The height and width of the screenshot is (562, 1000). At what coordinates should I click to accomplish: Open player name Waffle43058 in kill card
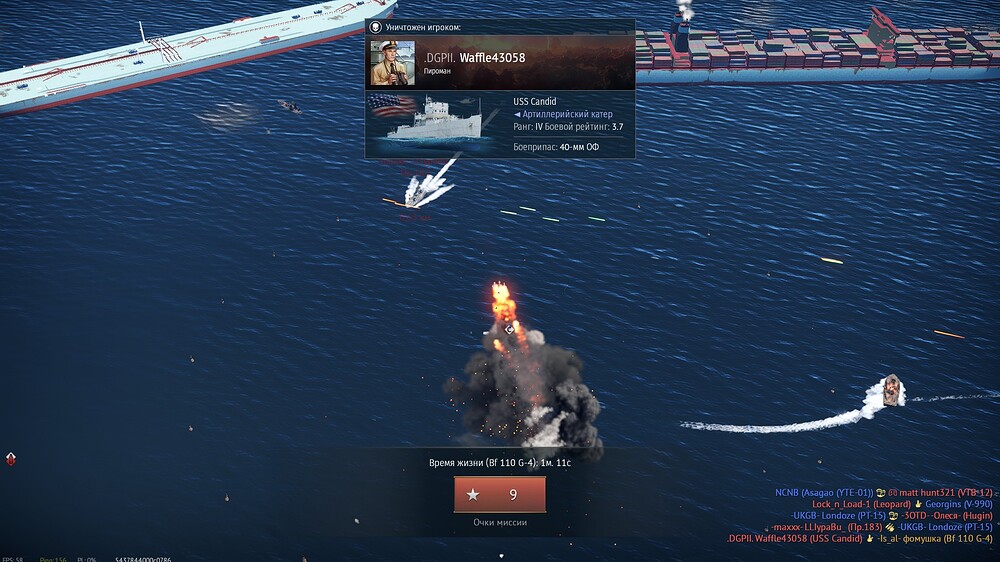pyautogui.click(x=492, y=58)
